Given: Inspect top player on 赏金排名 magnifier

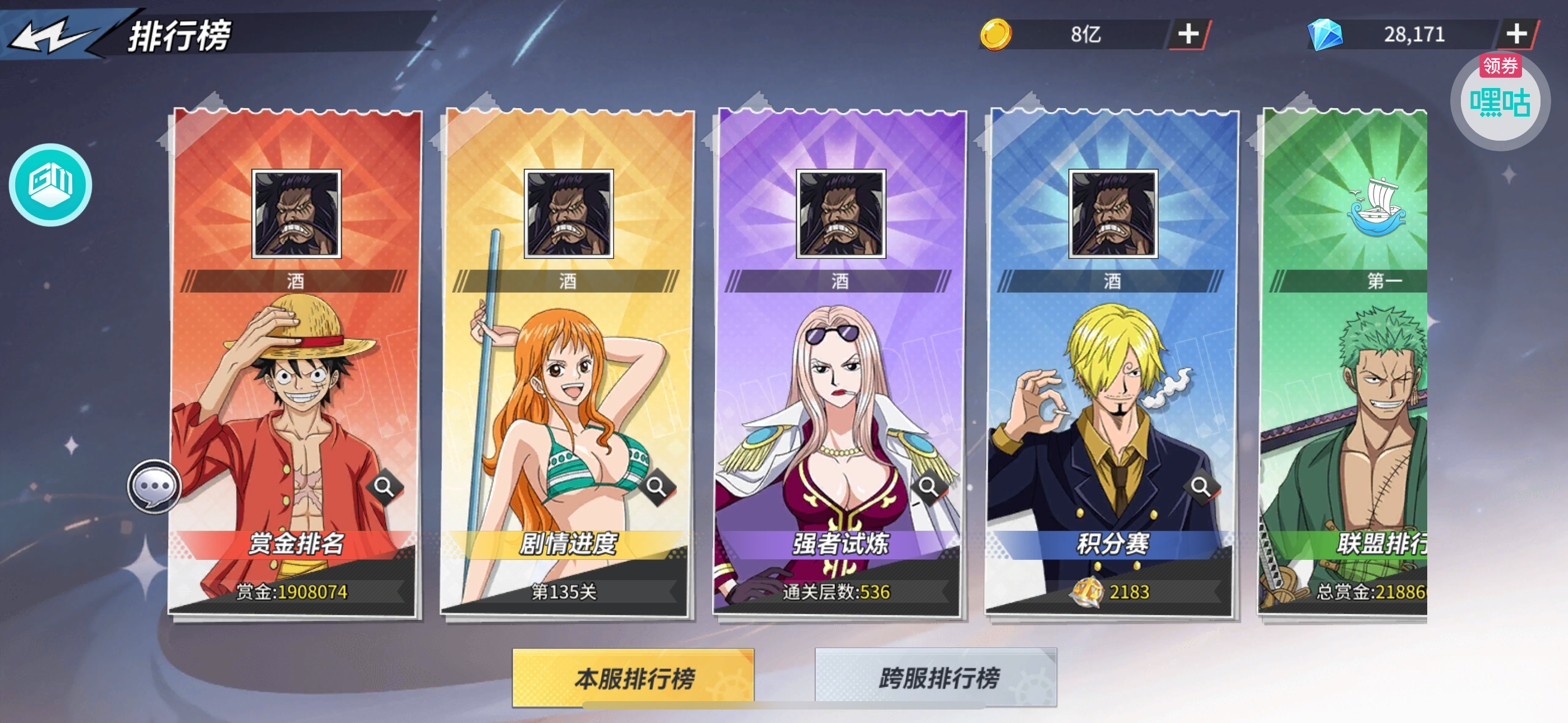Looking at the screenshot, I should (384, 486).
